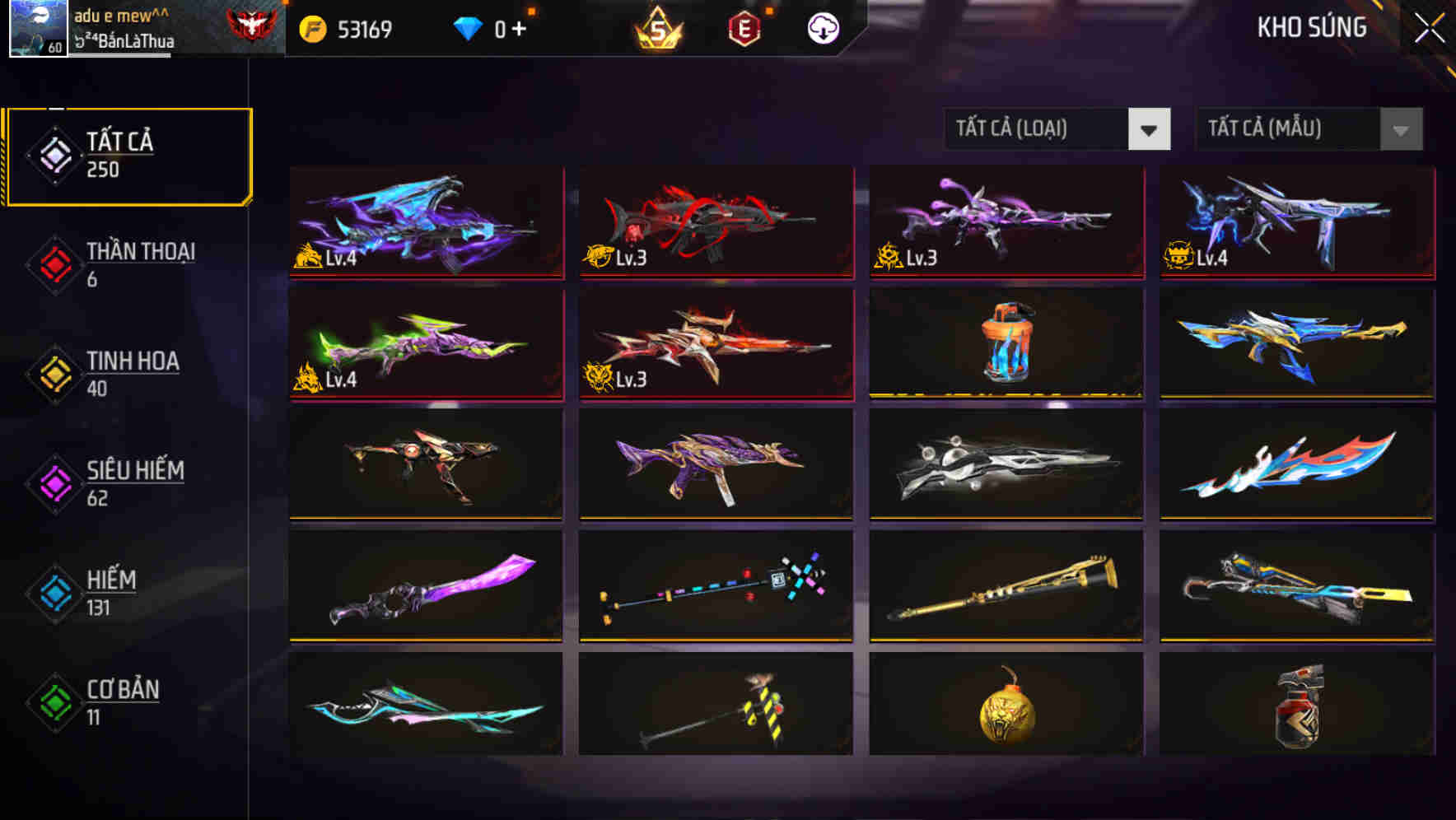Click the purple Lv.4 dragon weapon skin

click(424, 222)
